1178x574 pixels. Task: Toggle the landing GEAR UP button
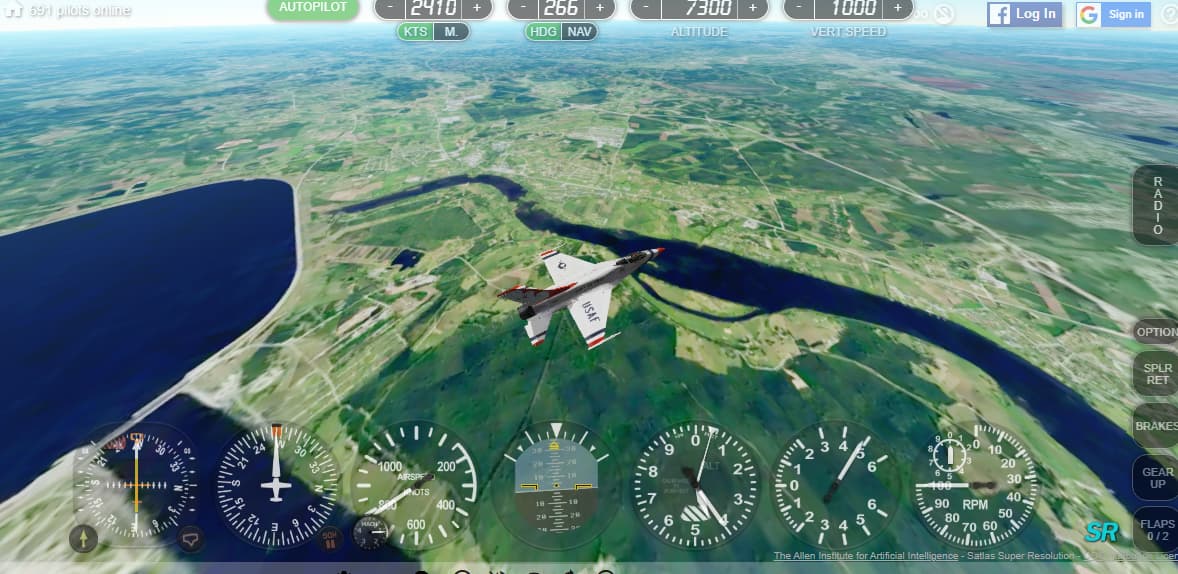(1157, 478)
